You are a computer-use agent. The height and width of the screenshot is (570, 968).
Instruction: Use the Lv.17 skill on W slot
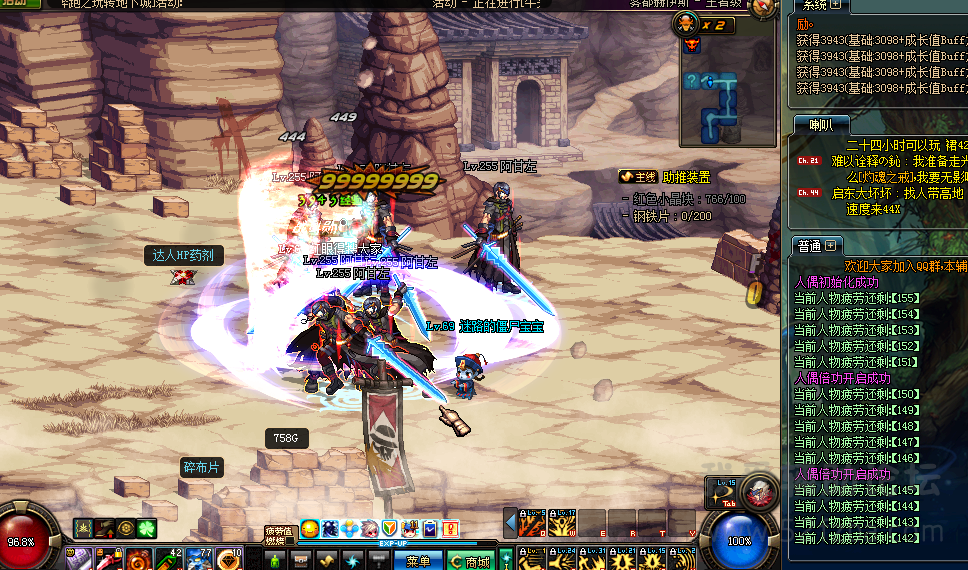(560, 522)
